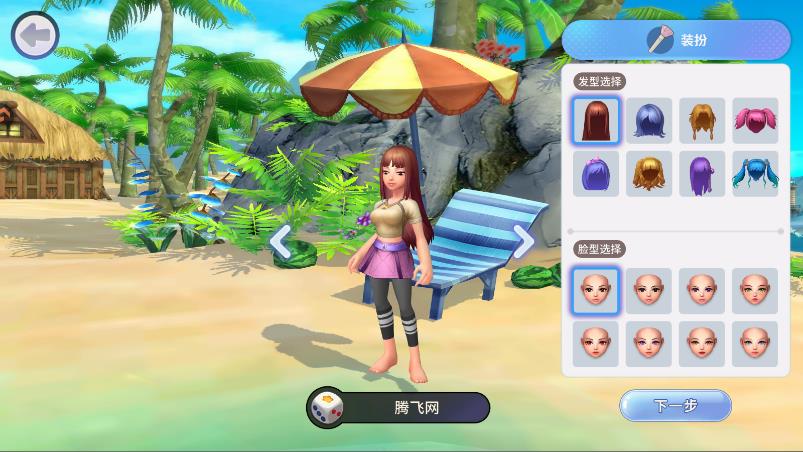Pick the pink twin-tails hairstyle
This screenshot has width=803, height=452.
pos(755,120)
